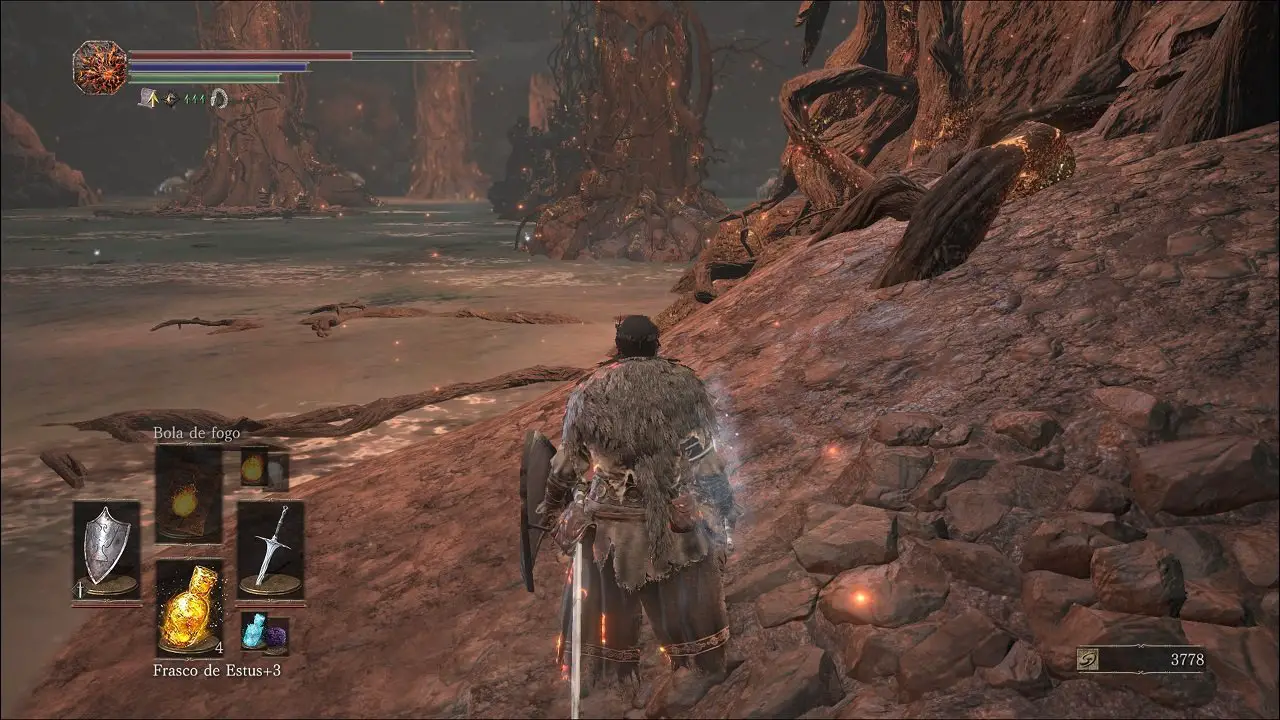The image size is (1280, 720).
Task: Click the silver ring status icon
Action: pyautogui.click(x=218, y=98)
